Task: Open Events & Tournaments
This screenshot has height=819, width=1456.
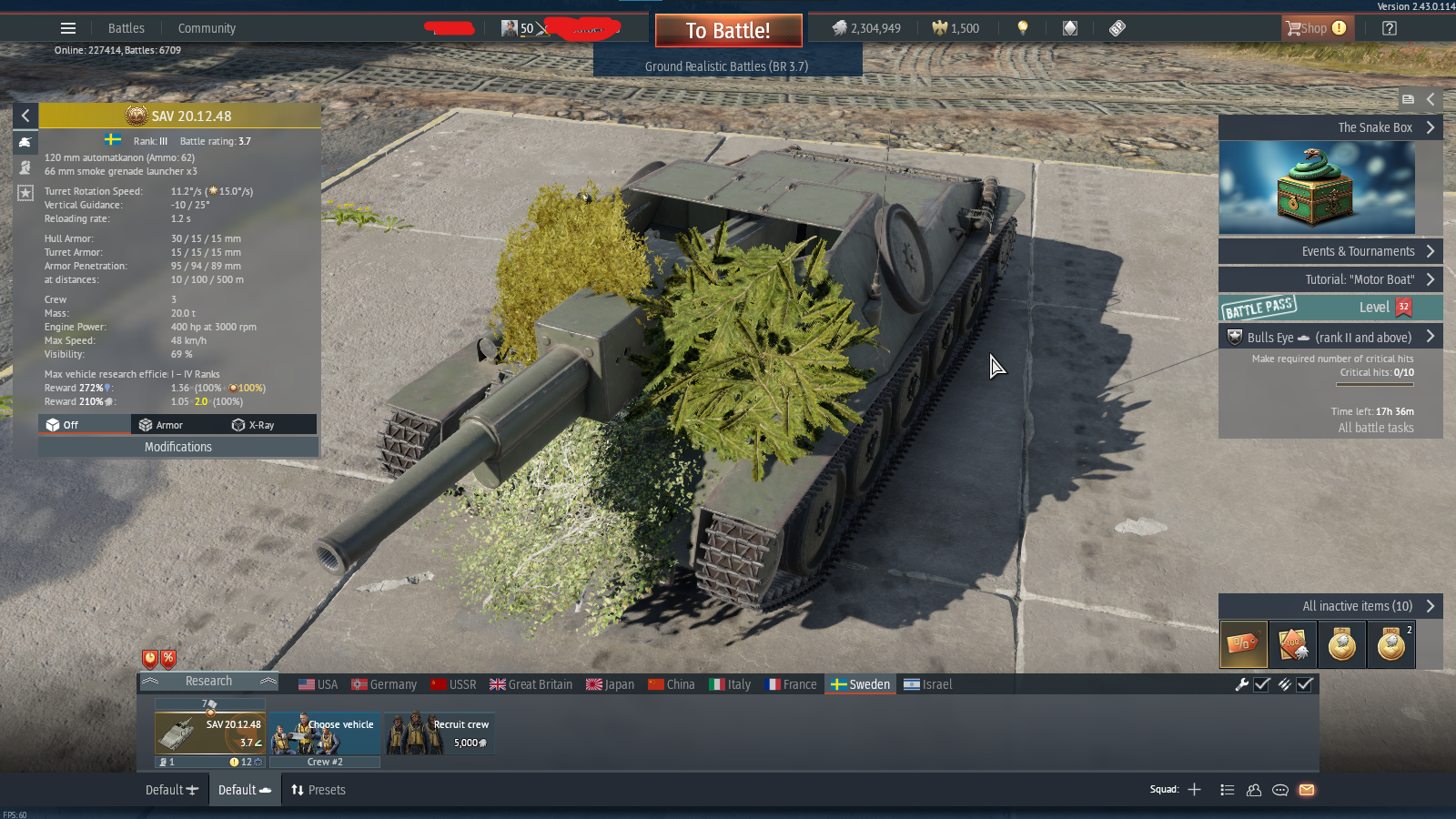Action: click(x=1330, y=251)
